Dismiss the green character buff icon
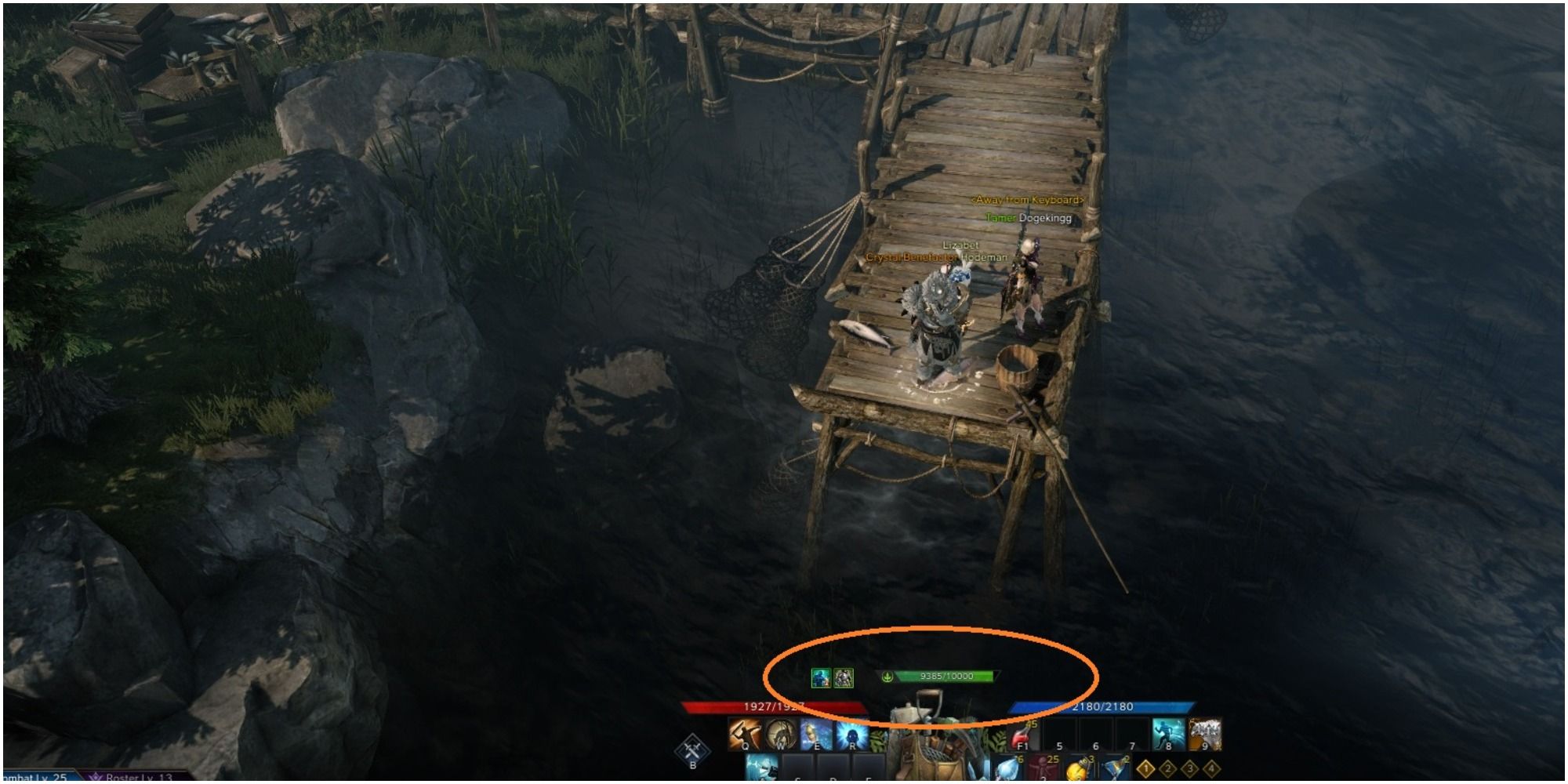 tap(821, 678)
